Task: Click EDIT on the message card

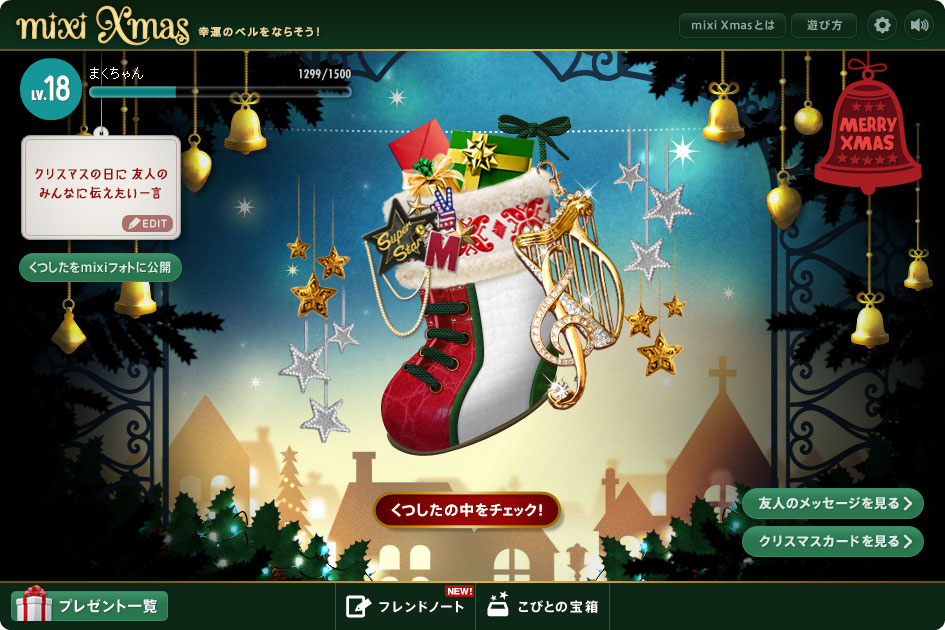Action: point(148,223)
